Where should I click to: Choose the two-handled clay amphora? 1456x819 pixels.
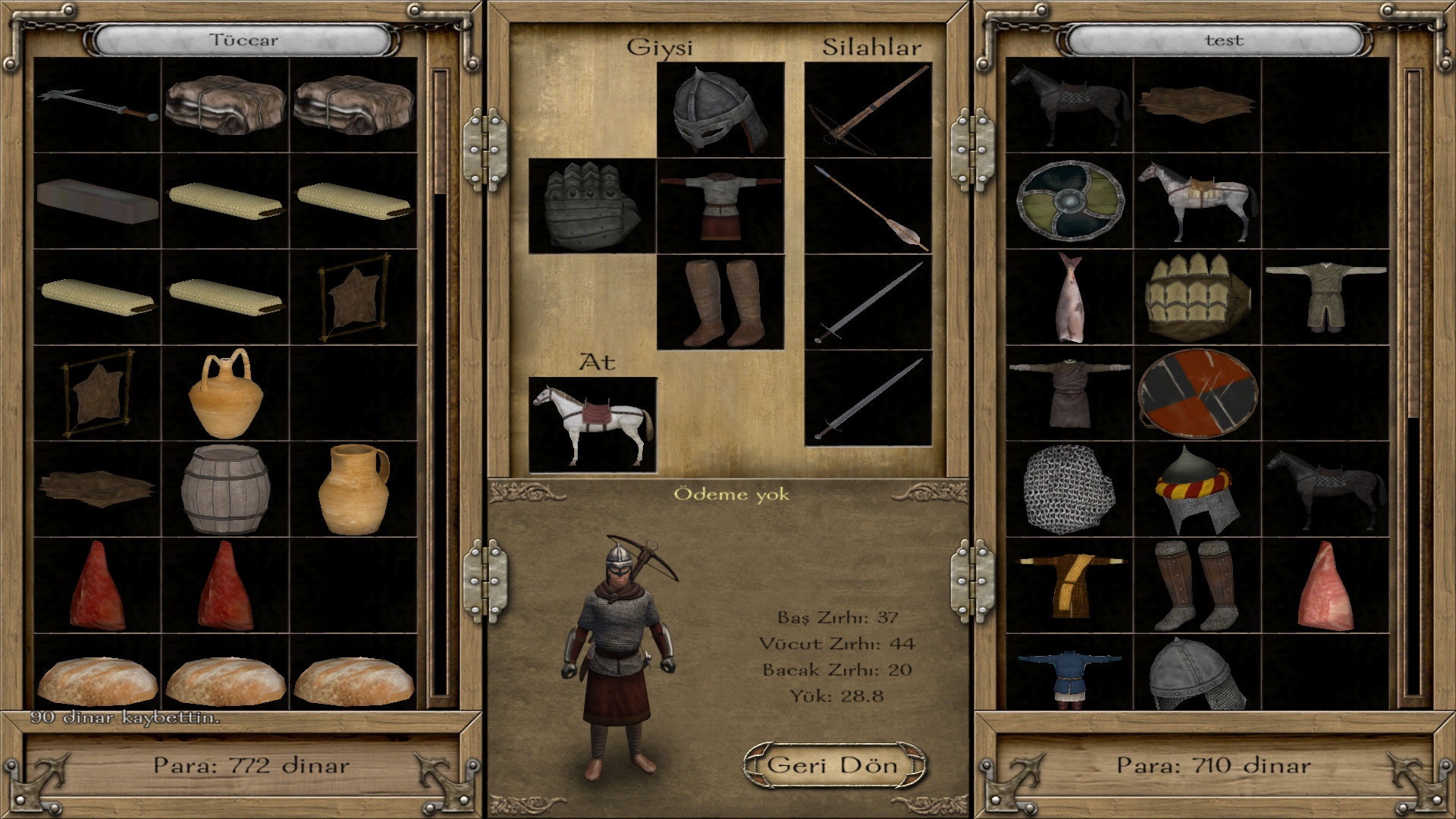[x=225, y=394]
